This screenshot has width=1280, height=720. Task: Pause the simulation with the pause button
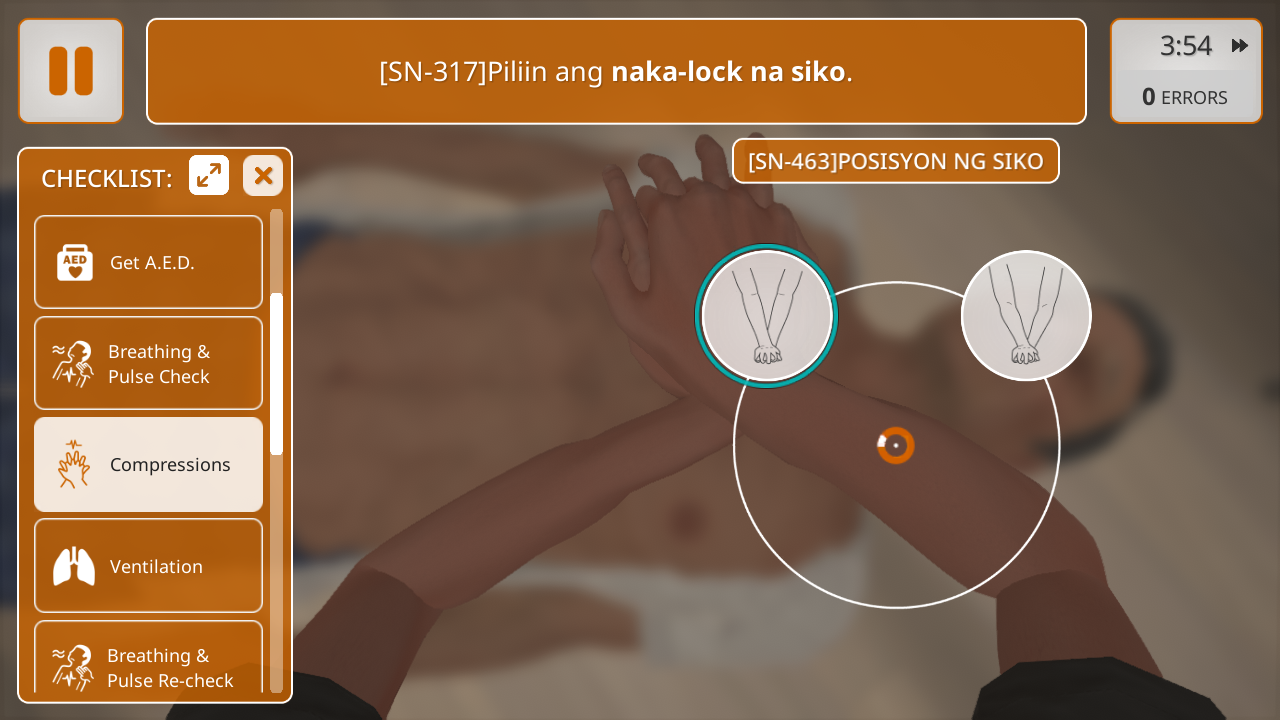71,71
